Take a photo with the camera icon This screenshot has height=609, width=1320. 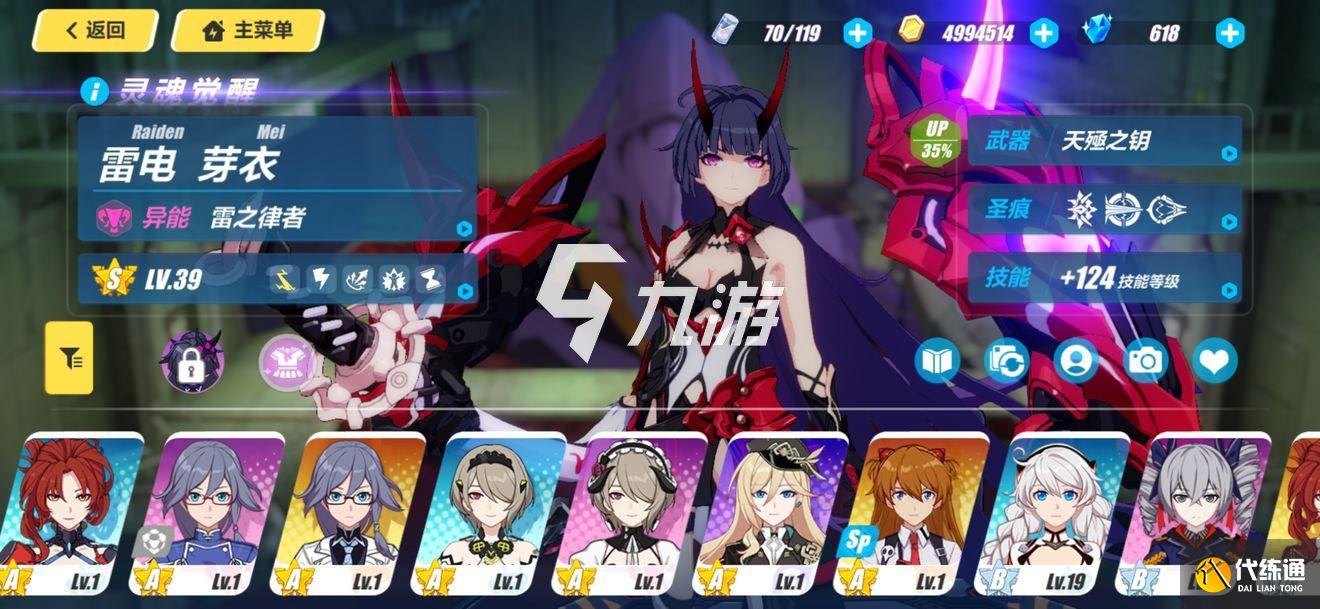pyautogui.click(x=1145, y=361)
